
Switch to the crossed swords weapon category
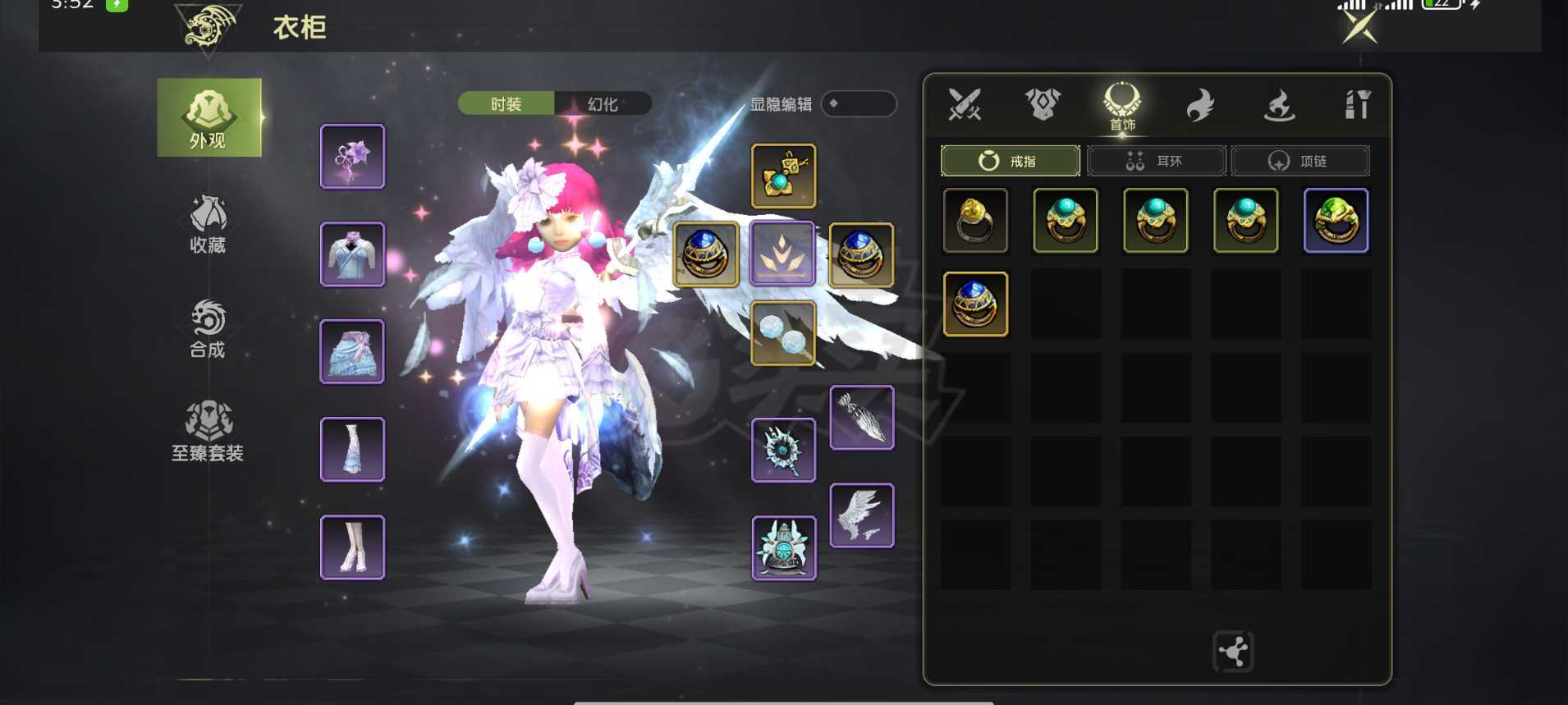(965, 105)
